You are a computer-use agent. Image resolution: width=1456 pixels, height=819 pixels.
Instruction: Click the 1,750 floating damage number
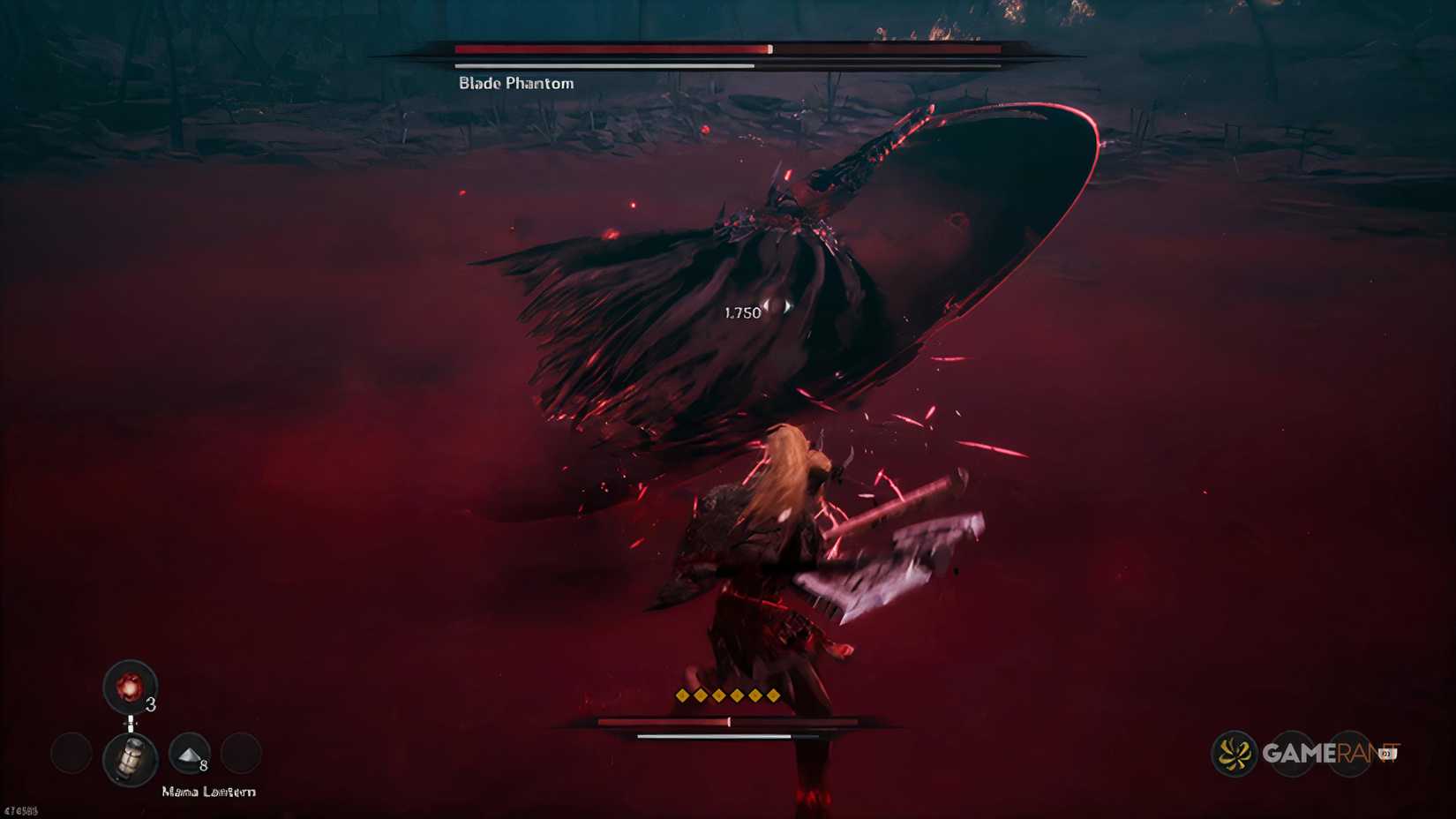click(x=741, y=312)
